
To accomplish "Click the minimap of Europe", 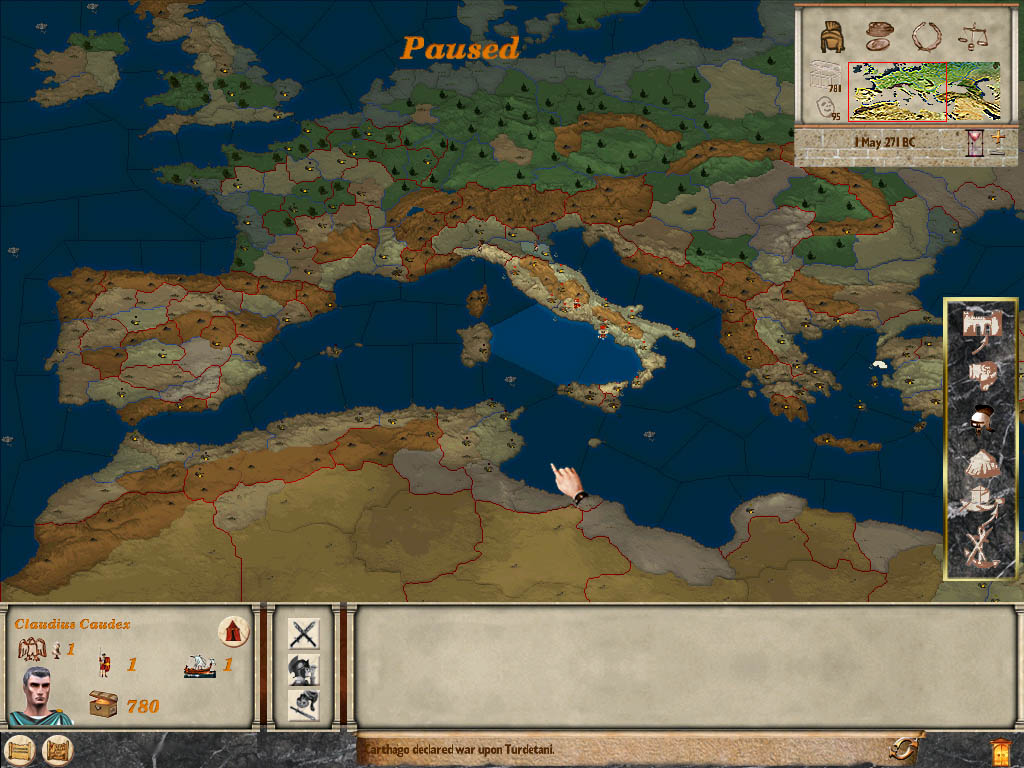I will coord(897,91).
